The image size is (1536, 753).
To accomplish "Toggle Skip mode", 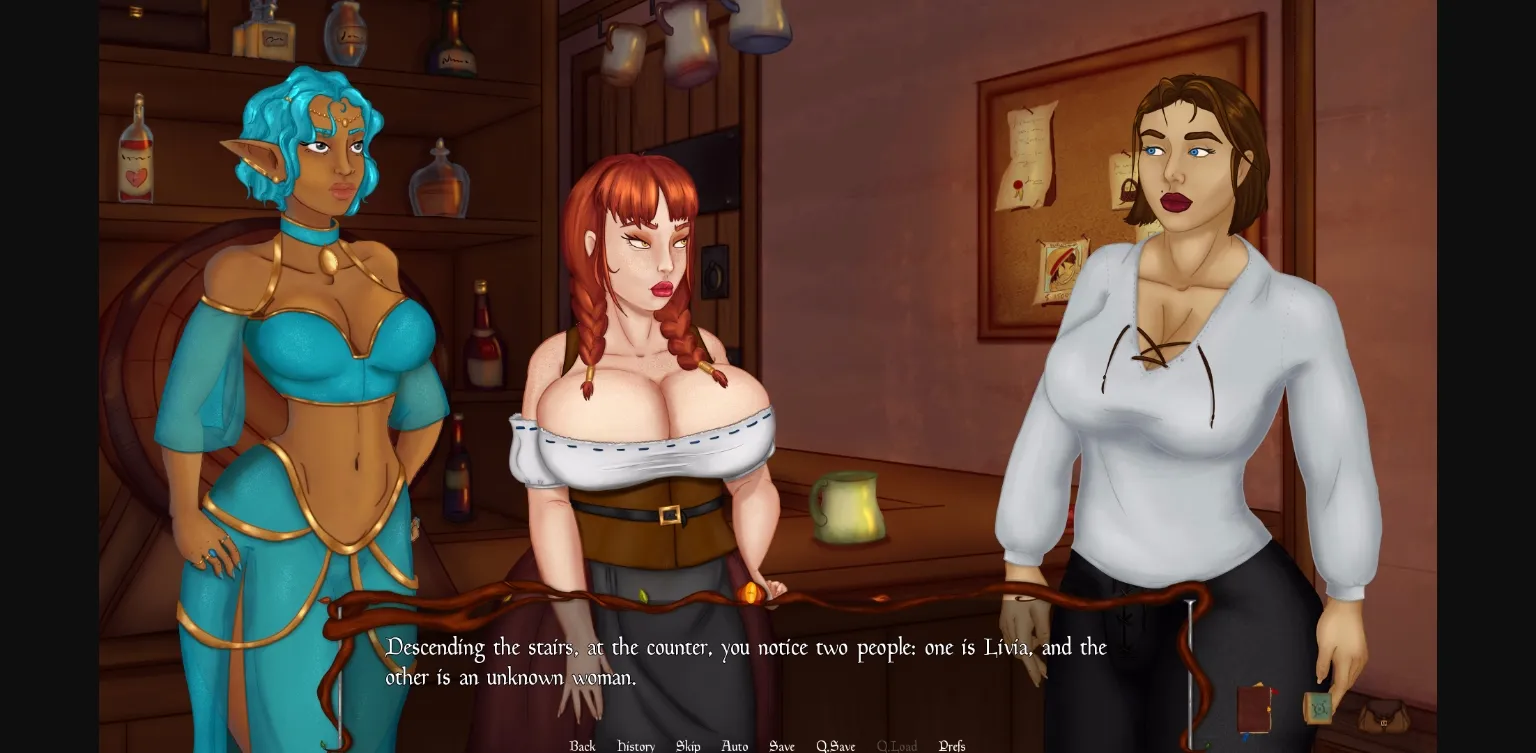I will click(687, 746).
